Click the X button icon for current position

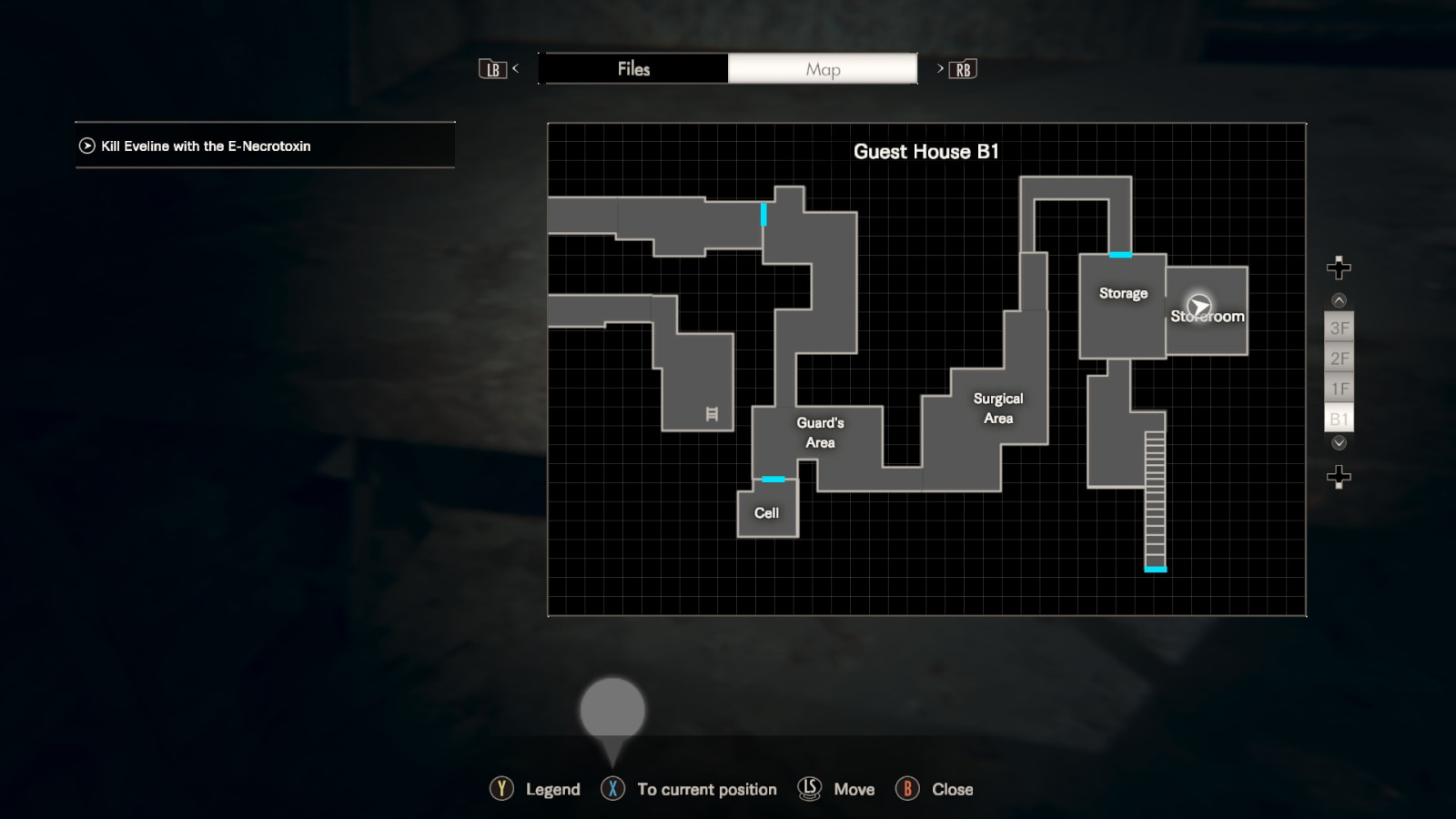coord(612,789)
